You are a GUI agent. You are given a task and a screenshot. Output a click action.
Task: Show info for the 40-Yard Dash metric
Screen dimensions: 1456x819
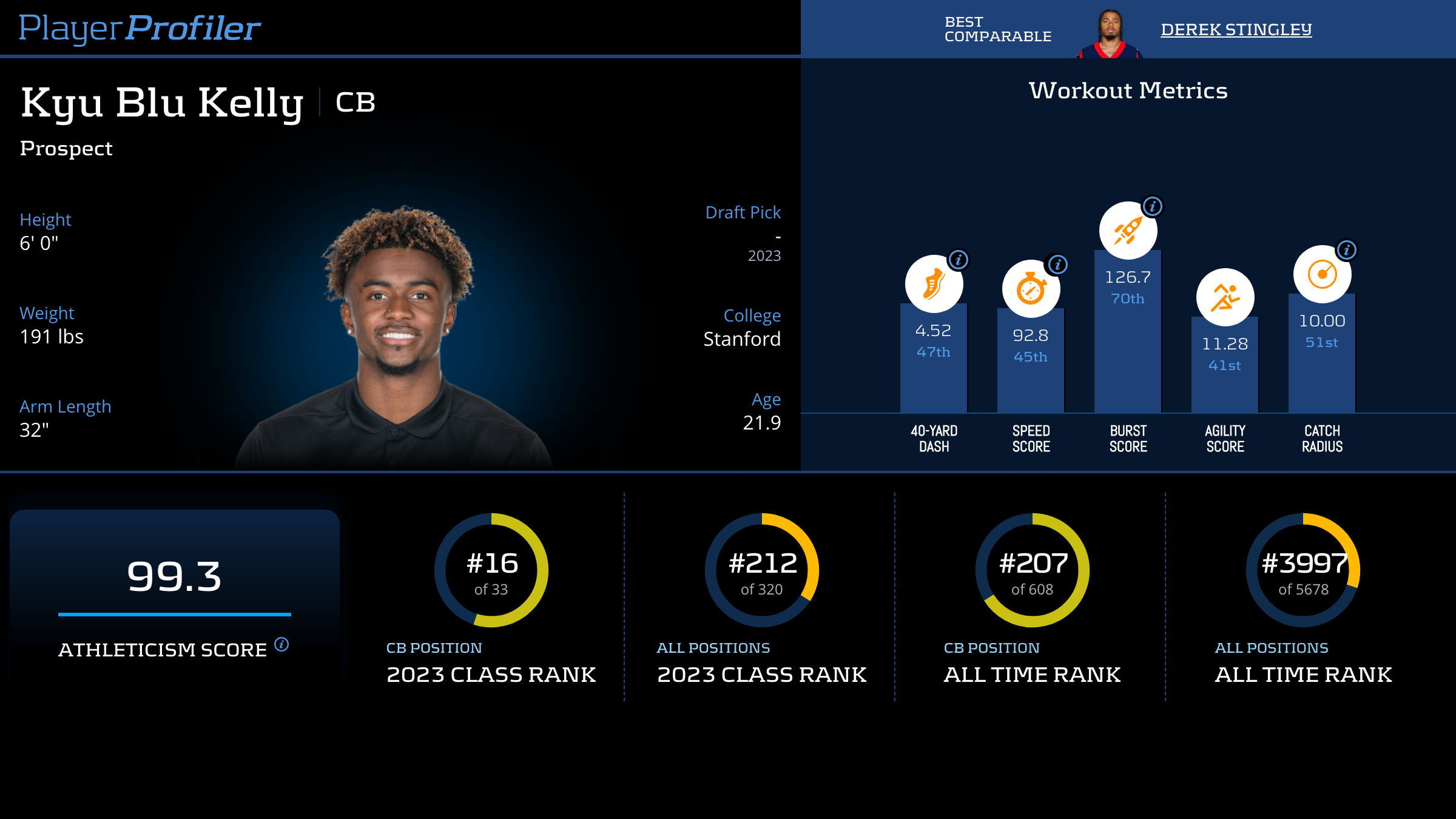click(959, 260)
